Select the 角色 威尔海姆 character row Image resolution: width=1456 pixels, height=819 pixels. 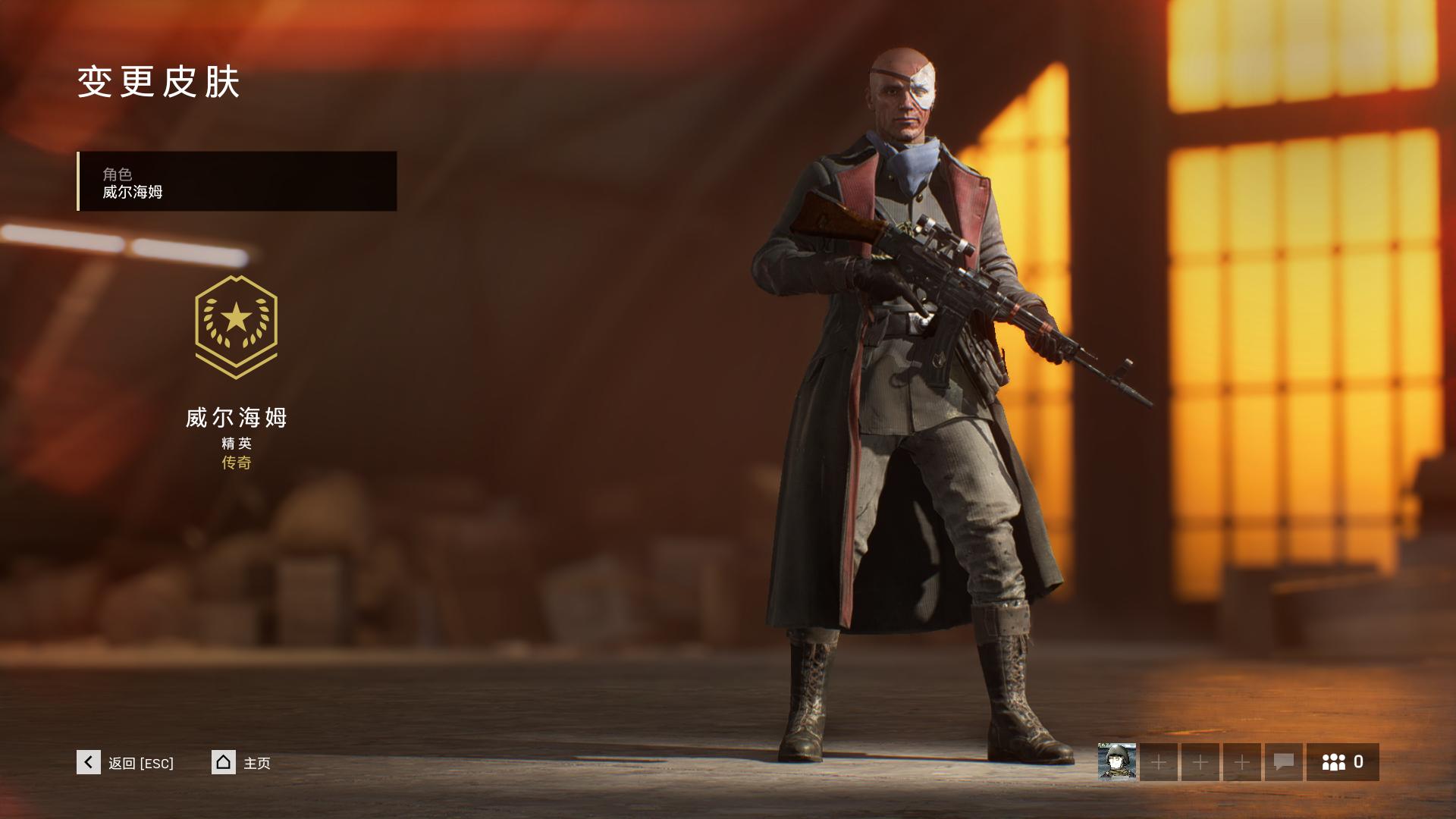tap(237, 181)
